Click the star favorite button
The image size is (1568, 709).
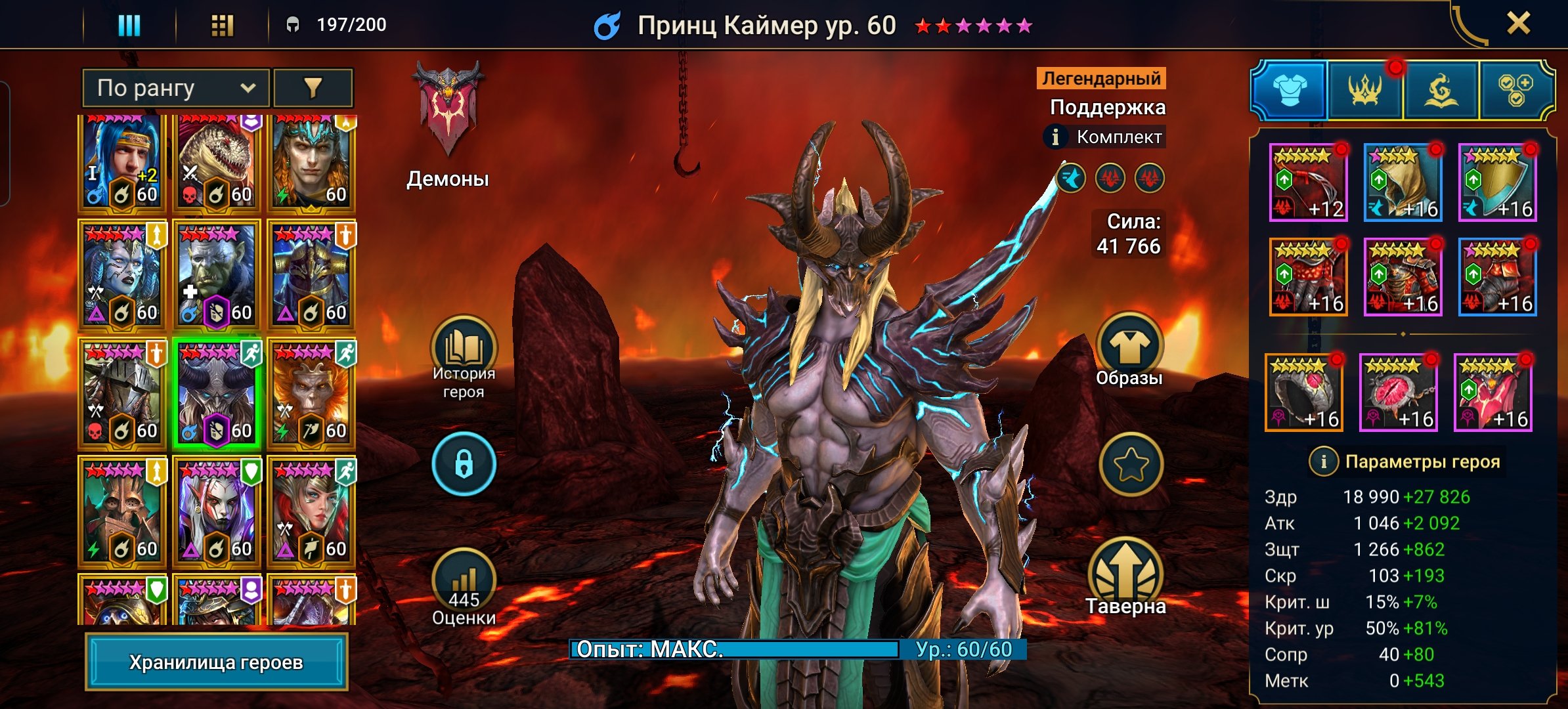(1131, 464)
